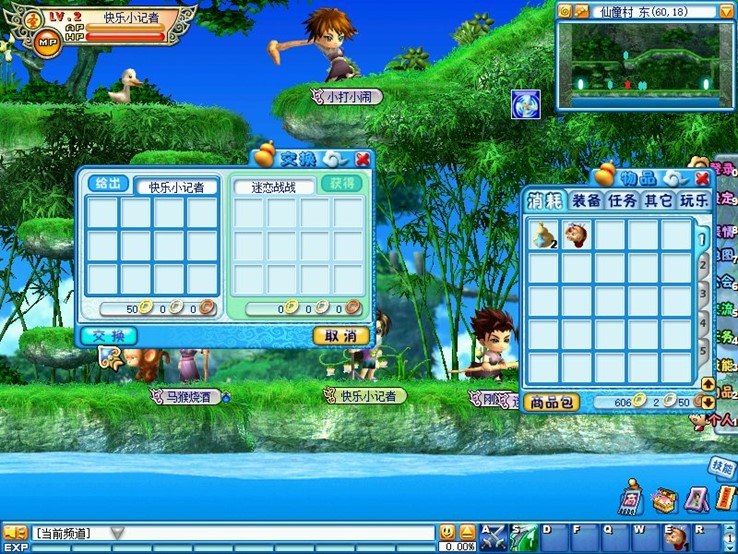This screenshot has width=738, height=554.
Task: Select the 其它 inventory tab
Action: click(x=657, y=200)
